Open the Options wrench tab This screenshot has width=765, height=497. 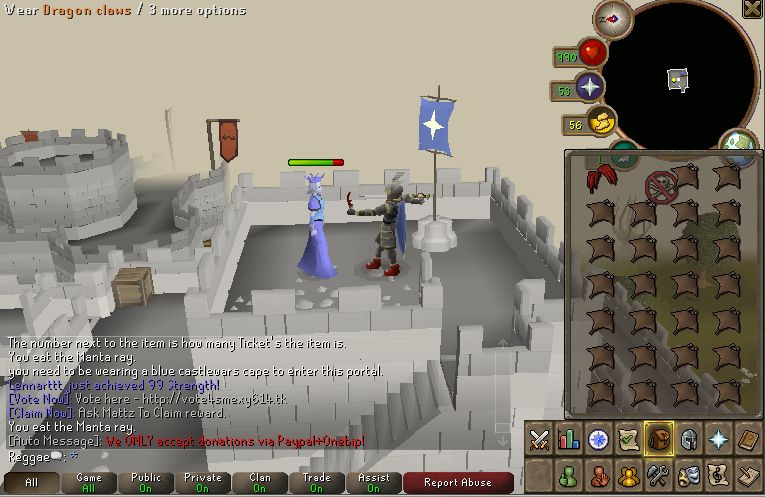pos(658,474)
